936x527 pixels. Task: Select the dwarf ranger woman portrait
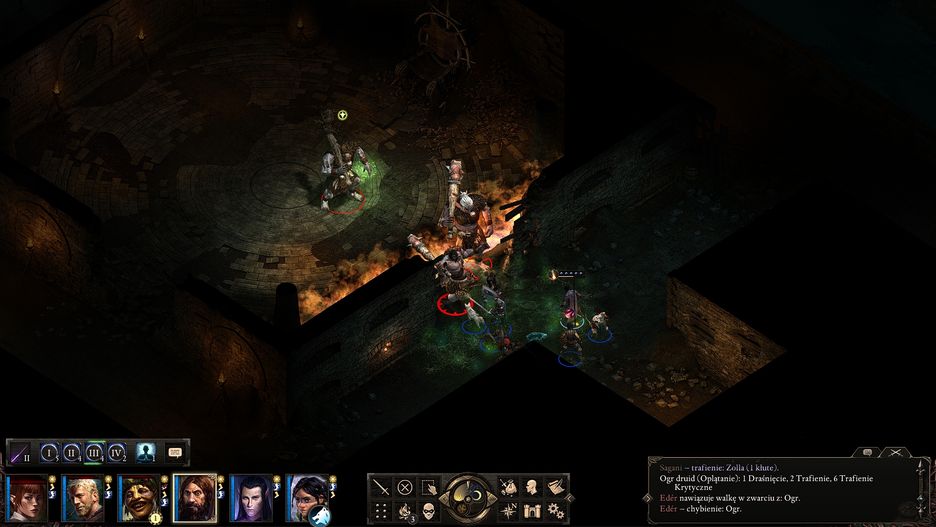(306, 497)
